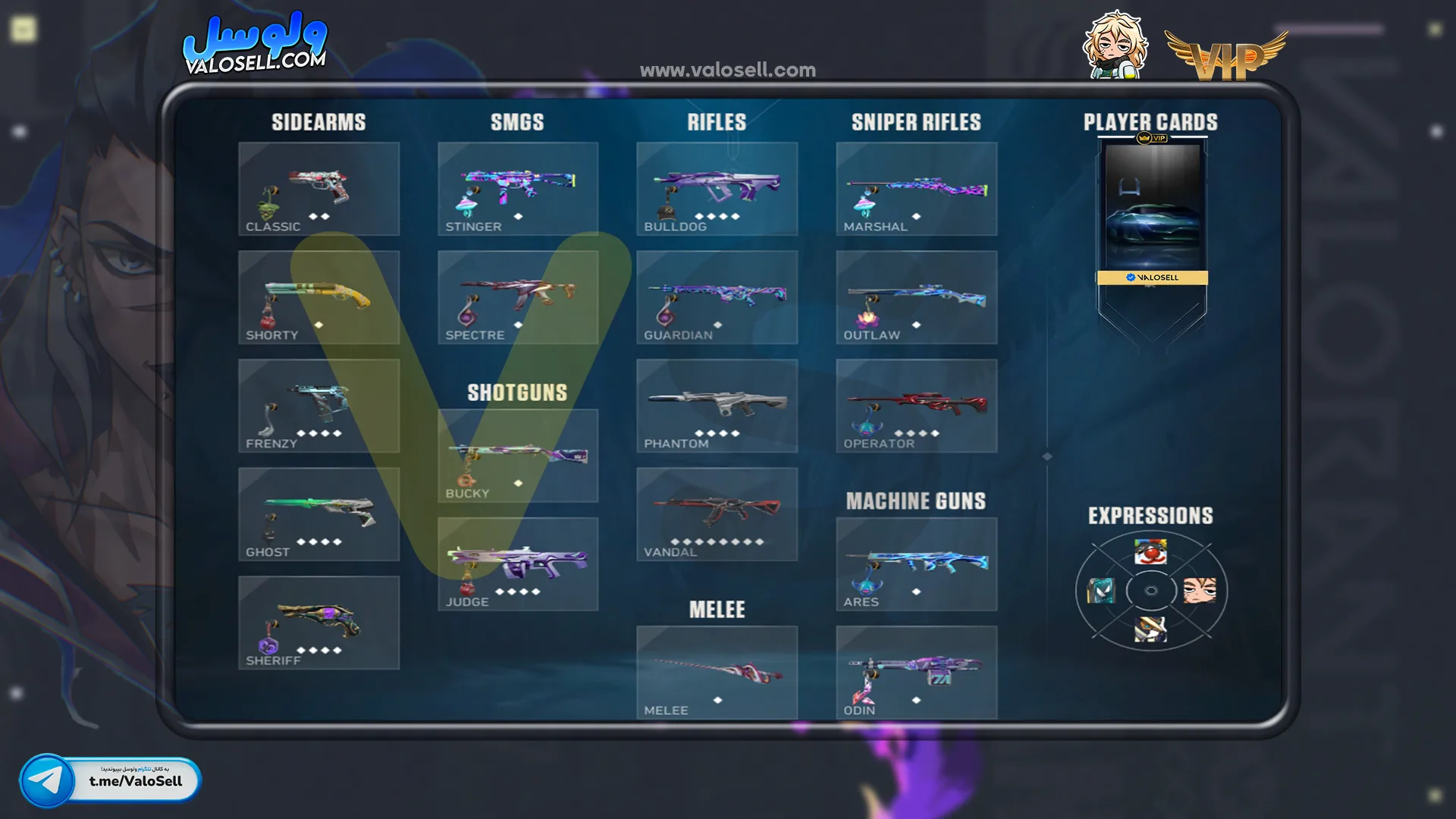The height and width of the screenshot is (819, 1456).
Task: Open the Odin machine gun slot
Action: 916,673
